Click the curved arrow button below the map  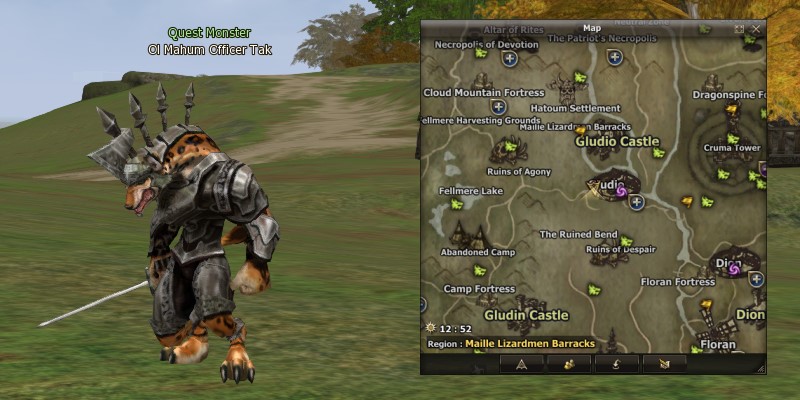click(618, 363)
